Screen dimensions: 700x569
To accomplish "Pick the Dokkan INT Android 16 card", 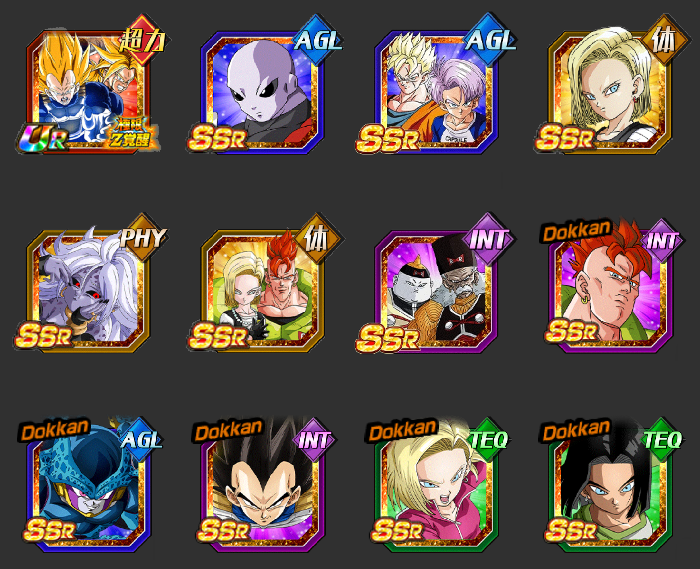I will [611, 290].
